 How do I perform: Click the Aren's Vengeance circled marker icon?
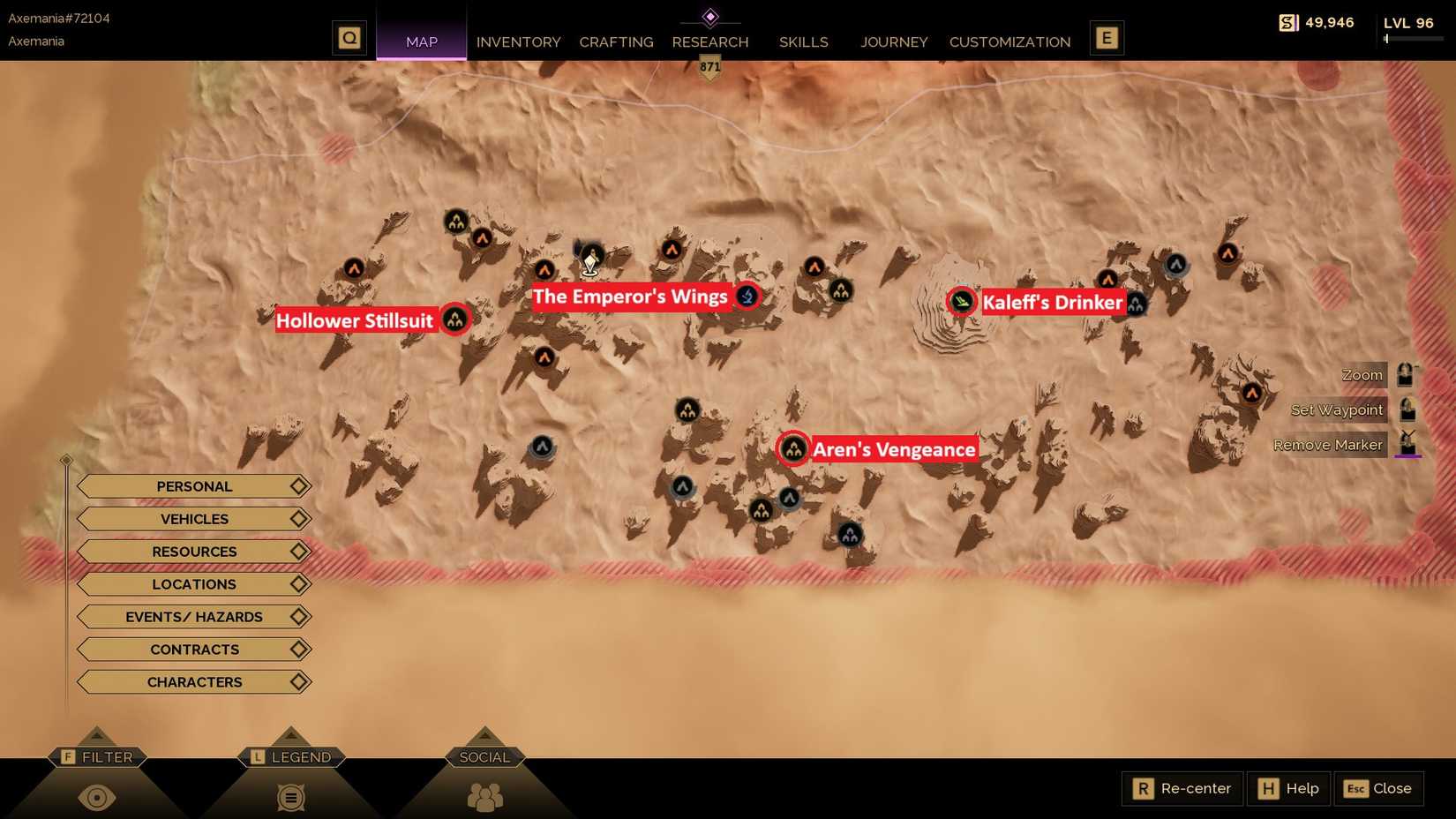pos(793,449)
